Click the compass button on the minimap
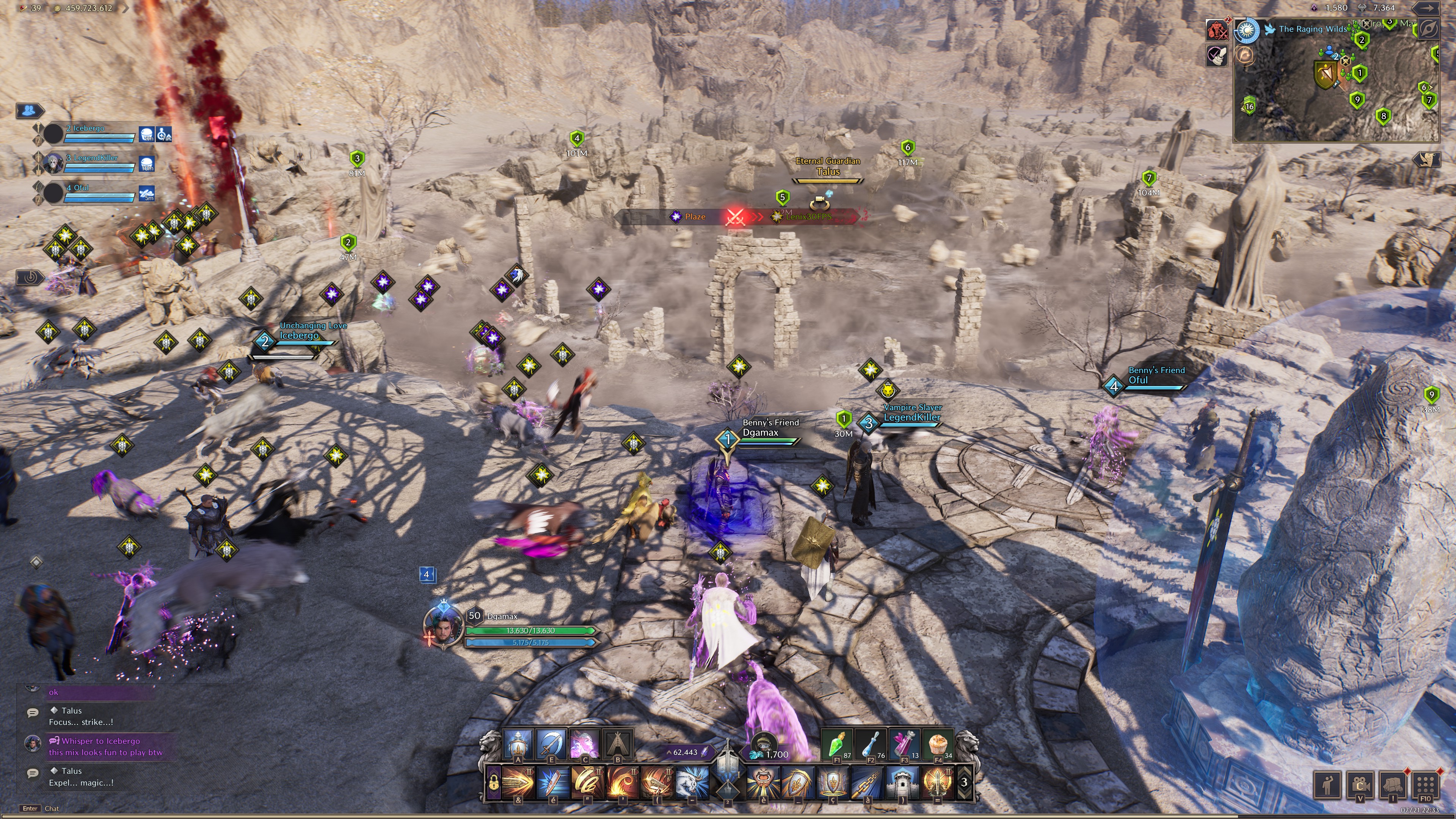This screenshot has width=1456, height=819. pyautogui.click(x=1429, y=30)
